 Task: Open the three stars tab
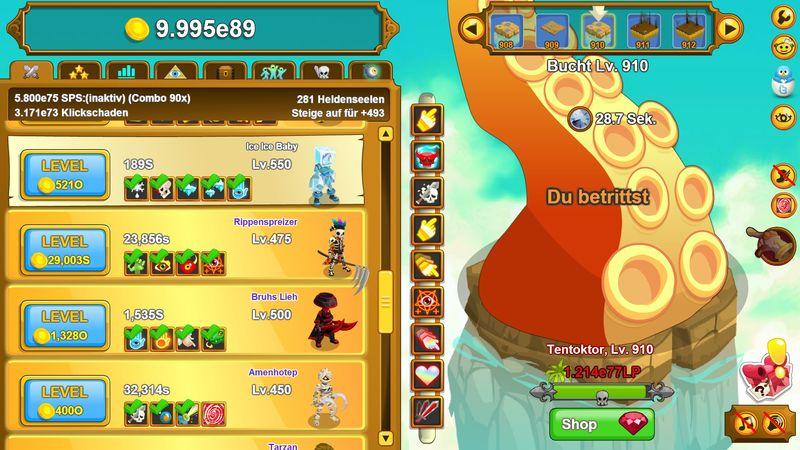point(79,72)
